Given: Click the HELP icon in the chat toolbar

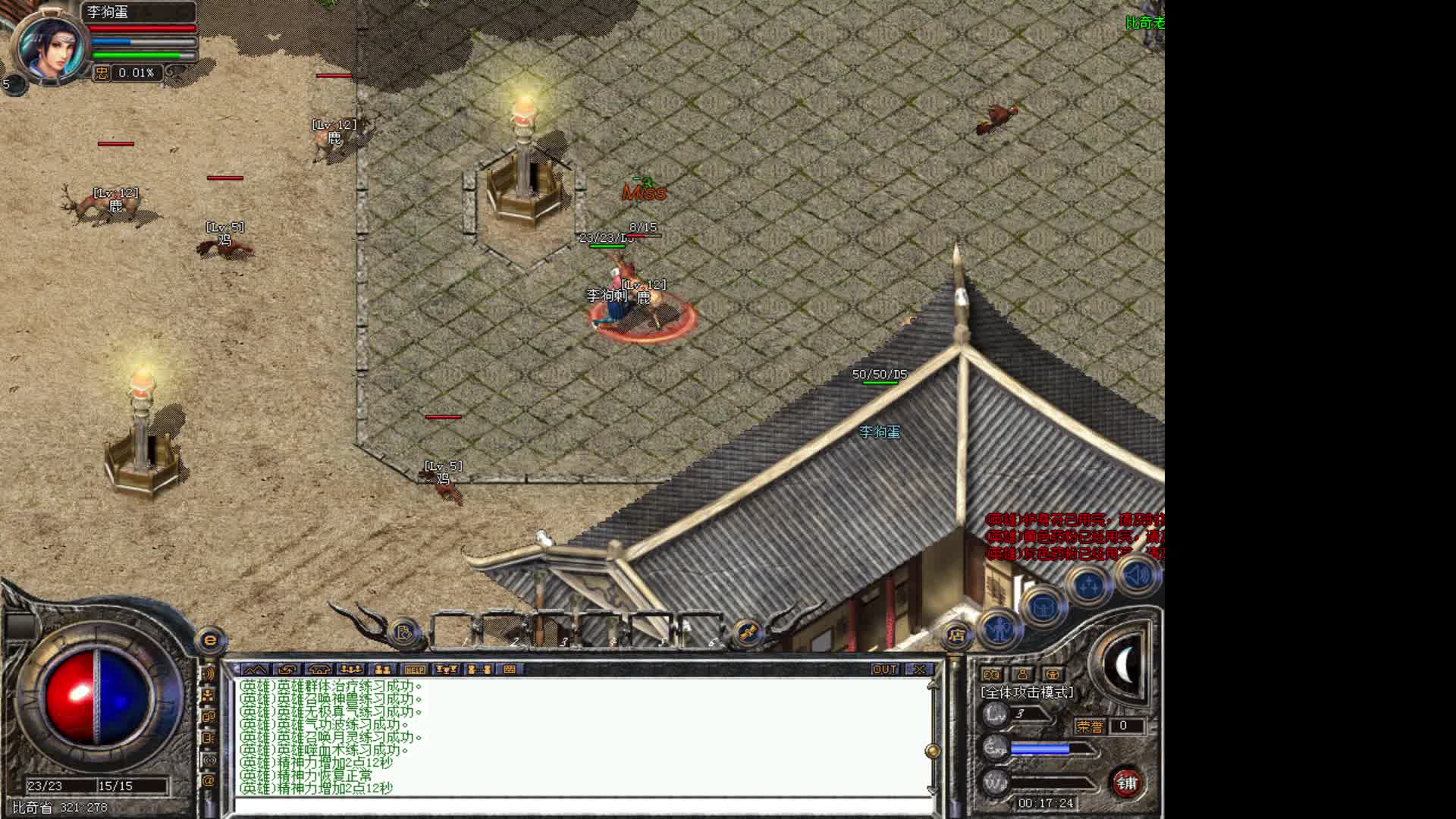Looking at the screenshot, I should tap(415, 669).
